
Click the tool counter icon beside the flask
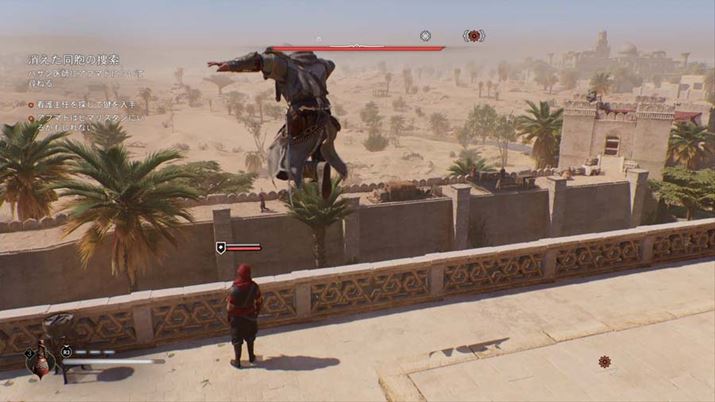(x=67, y=352)
